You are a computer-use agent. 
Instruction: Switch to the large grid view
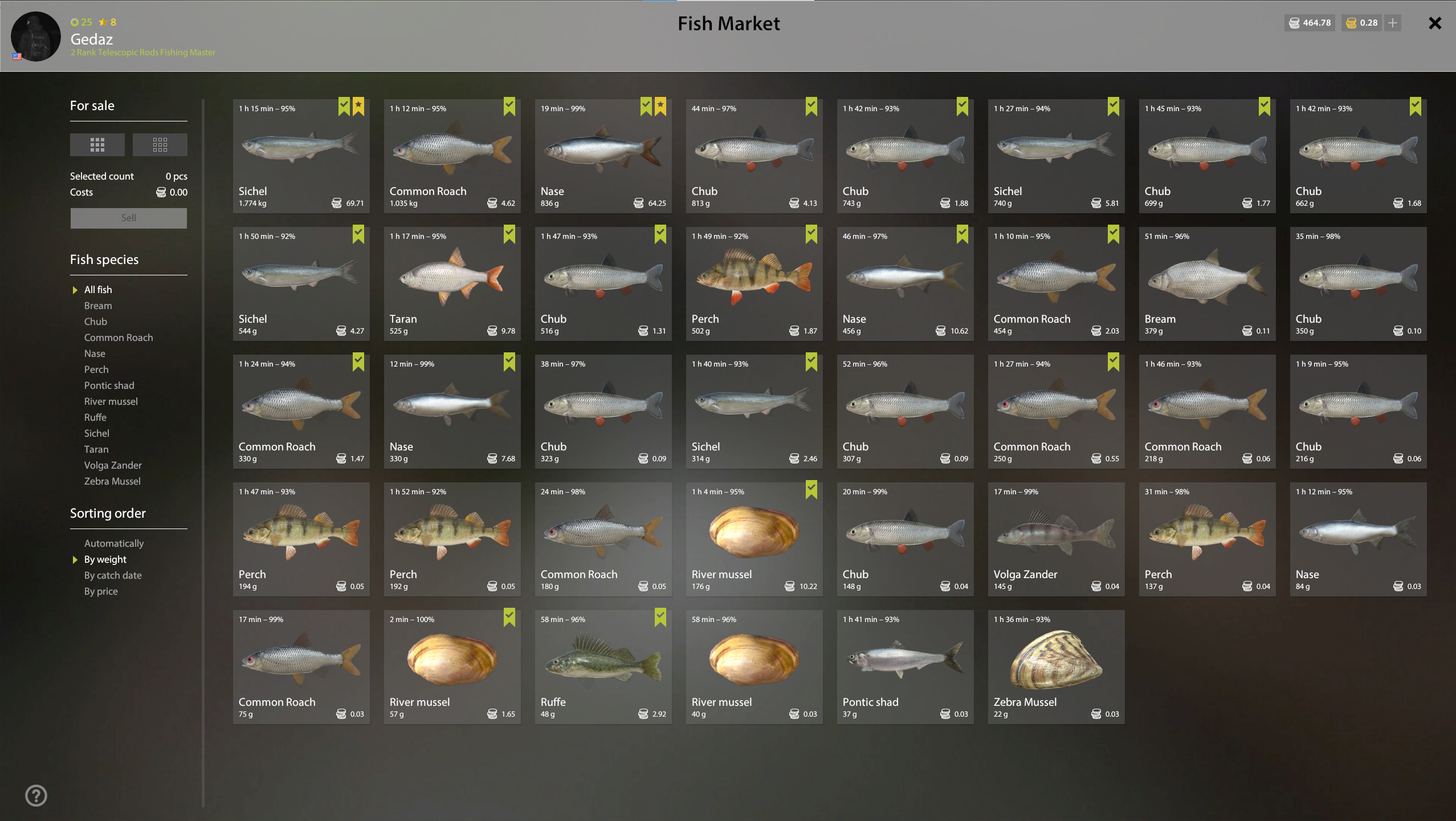[x=97, y=145]
